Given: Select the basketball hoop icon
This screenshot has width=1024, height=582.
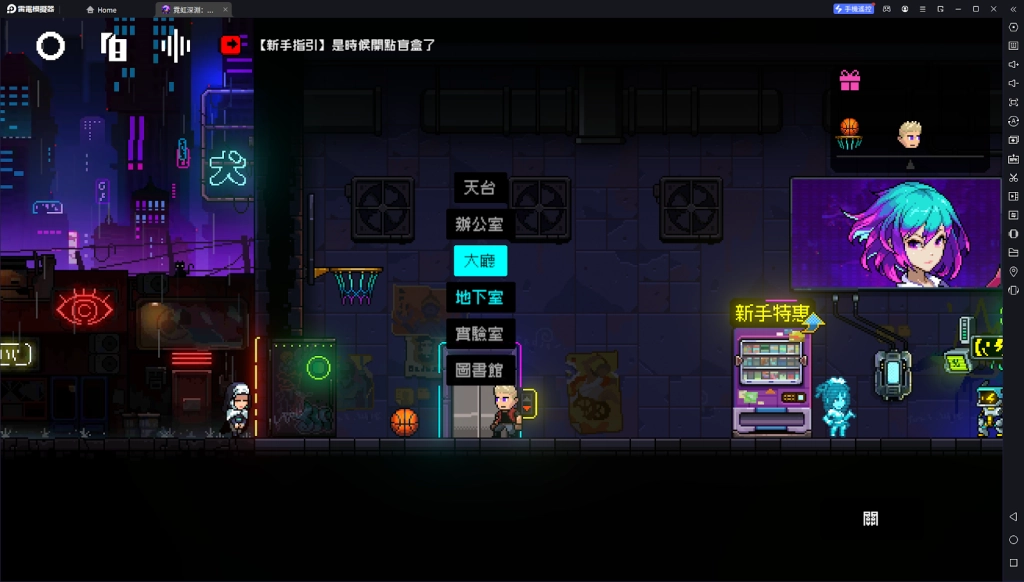Looking at the screenshot, I should coord(849,133).
